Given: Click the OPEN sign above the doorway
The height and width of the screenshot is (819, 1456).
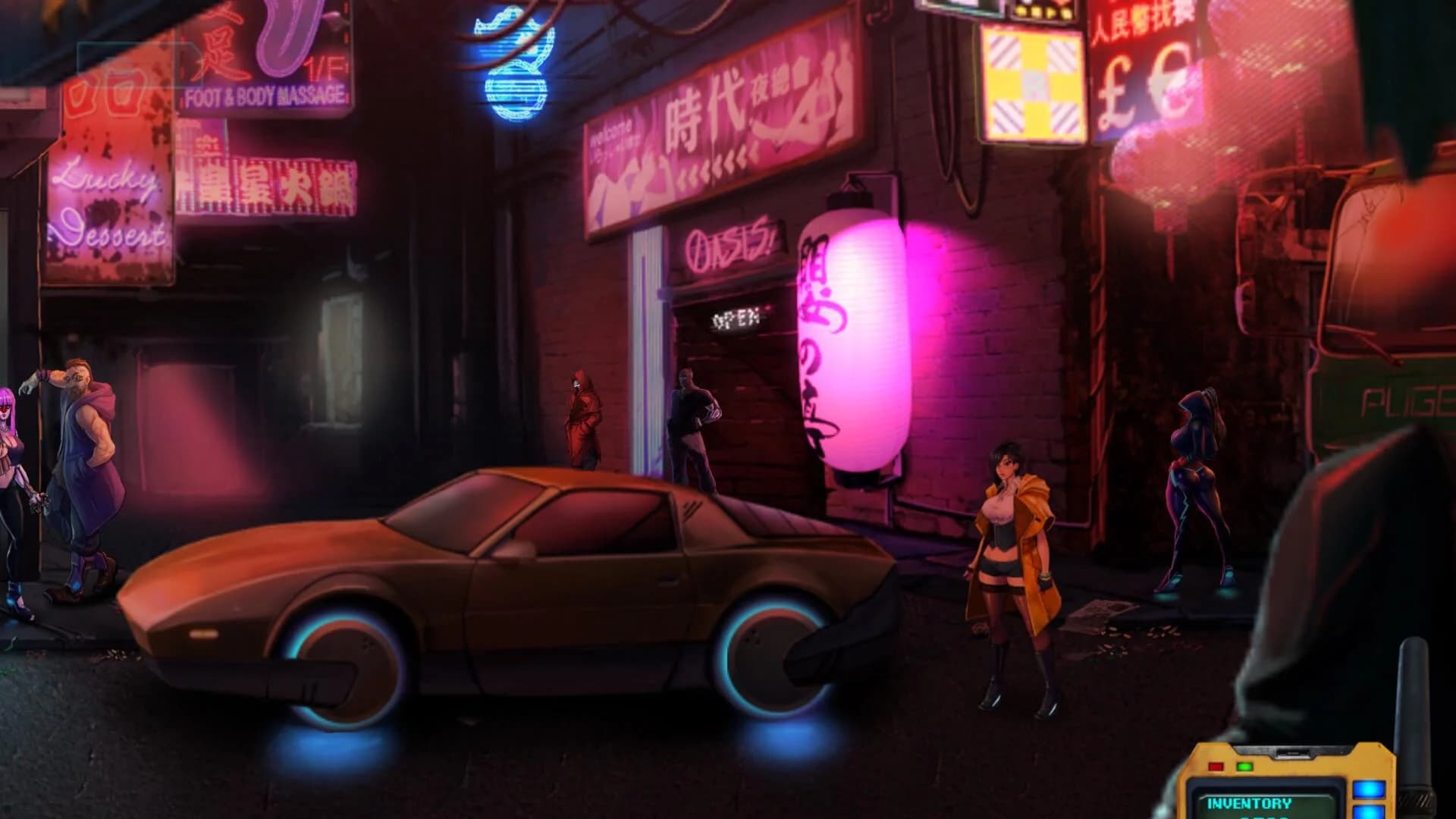Looking at the screenshot, I should pyautogui.click(x=736, y=319).
